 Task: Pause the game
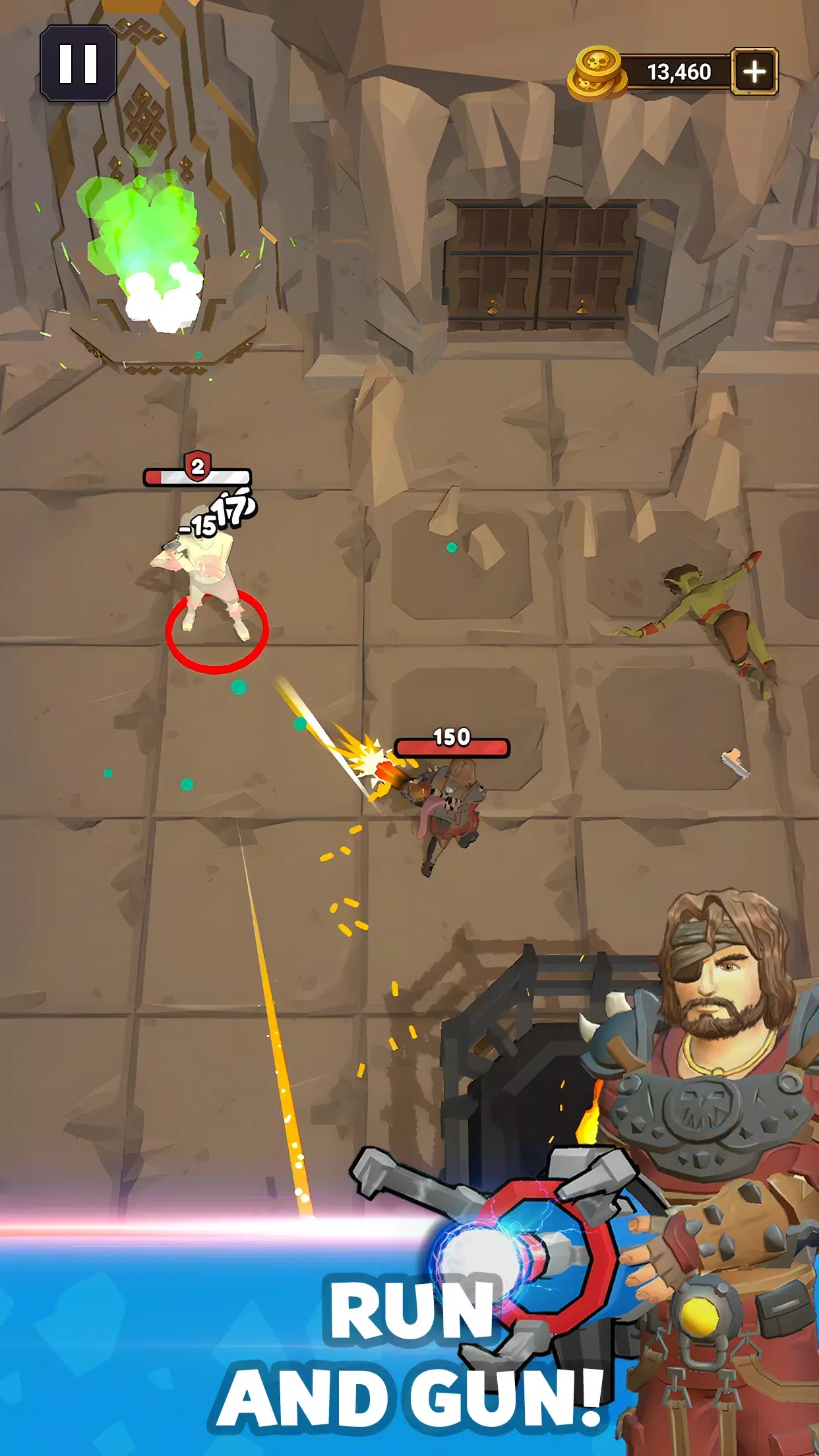point(78,64)
